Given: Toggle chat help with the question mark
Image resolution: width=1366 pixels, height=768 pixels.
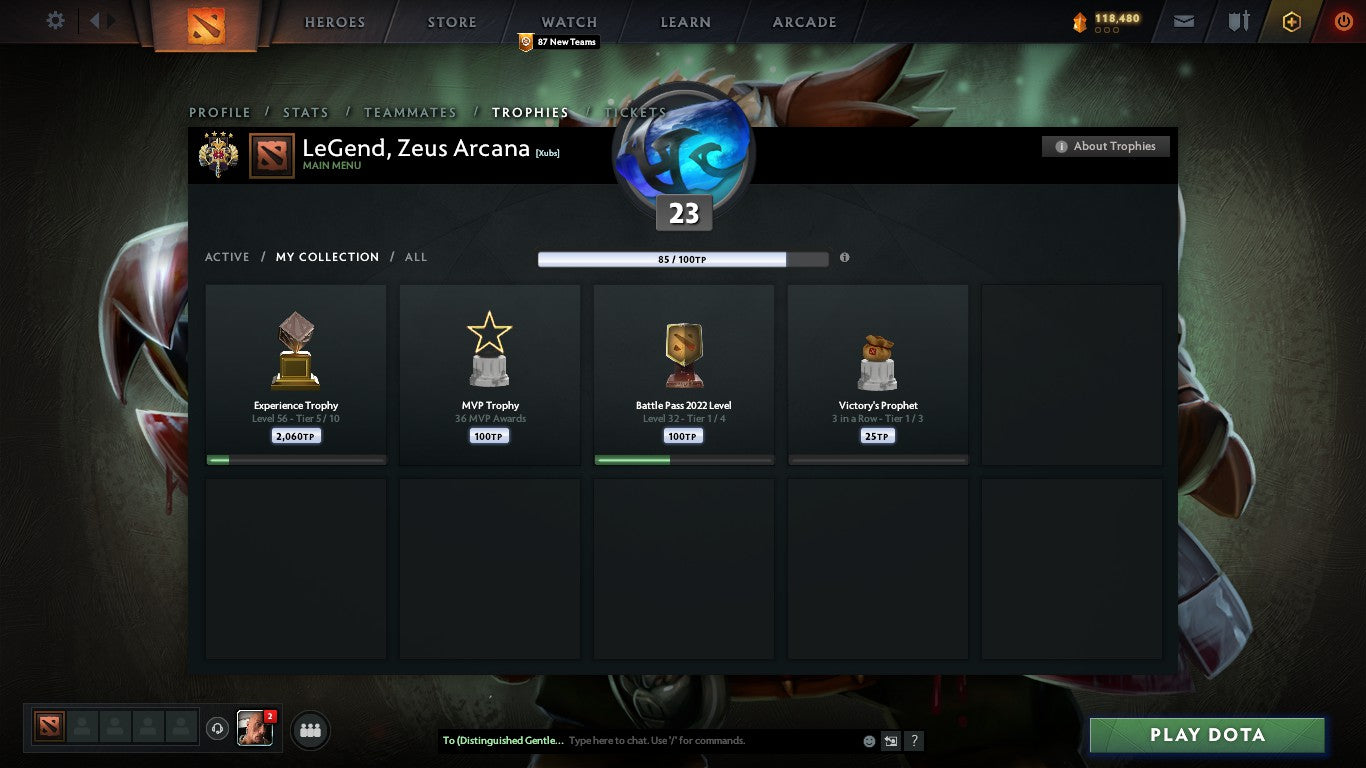Looking at the screenshot, I should click(x=913, y=741).
